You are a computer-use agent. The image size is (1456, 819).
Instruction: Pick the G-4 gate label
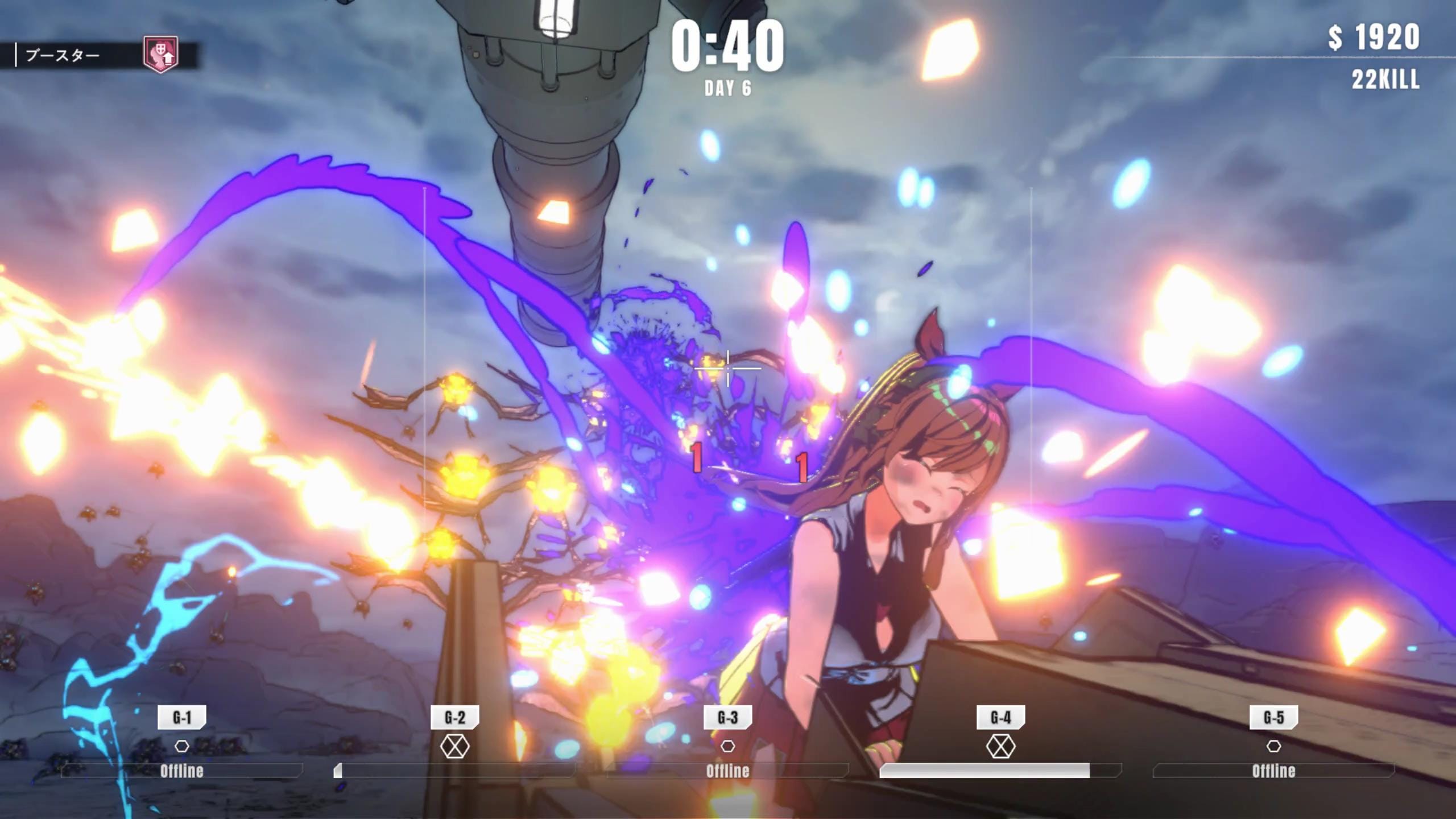point(1000,717)
